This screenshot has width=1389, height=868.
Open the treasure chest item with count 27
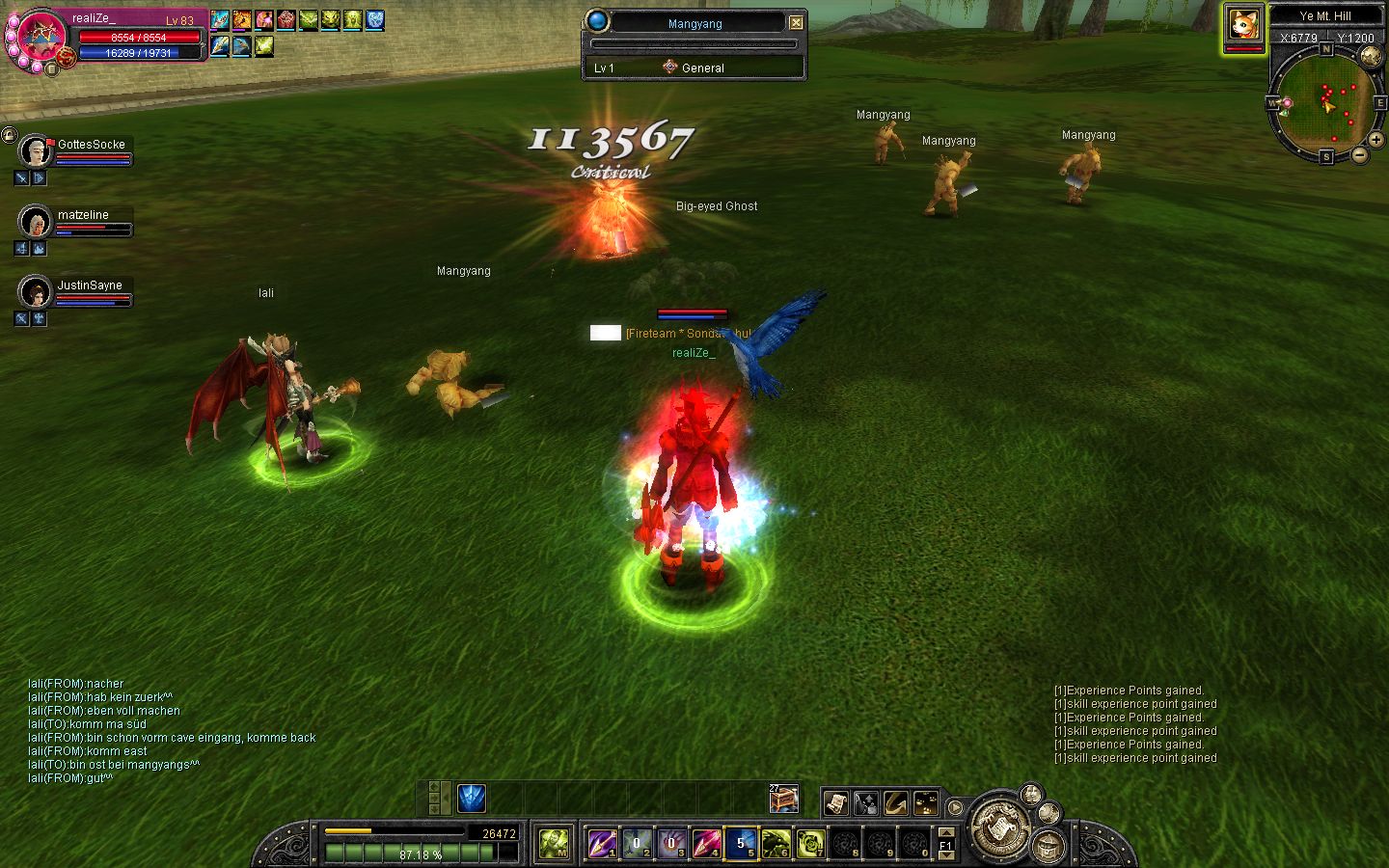(783, 799)
